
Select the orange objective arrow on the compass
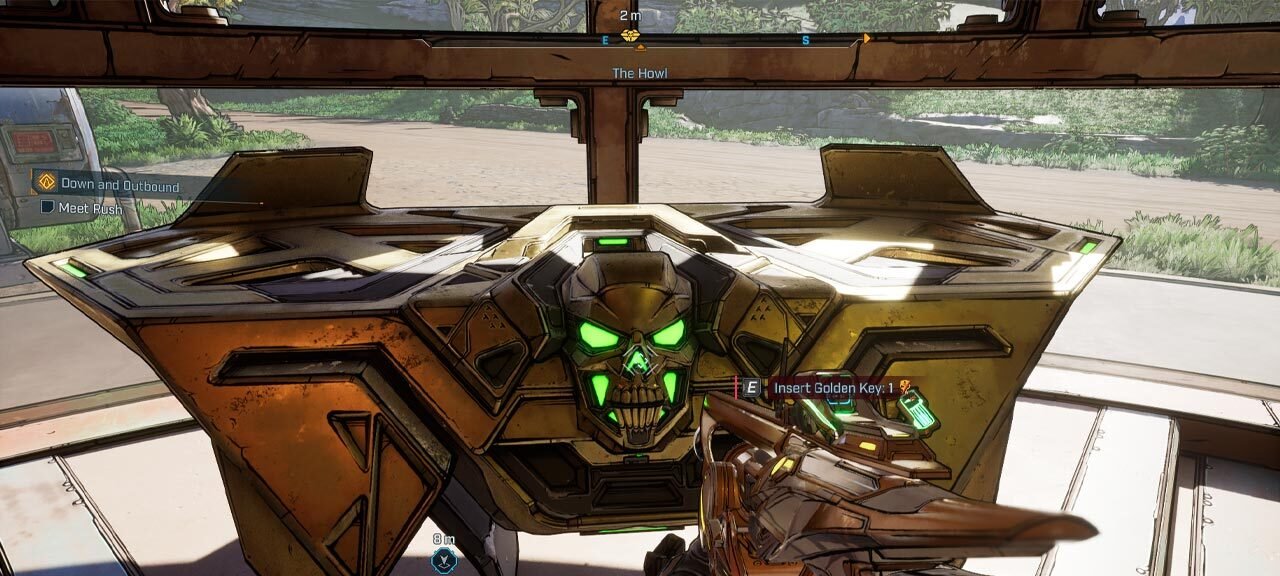867,39
